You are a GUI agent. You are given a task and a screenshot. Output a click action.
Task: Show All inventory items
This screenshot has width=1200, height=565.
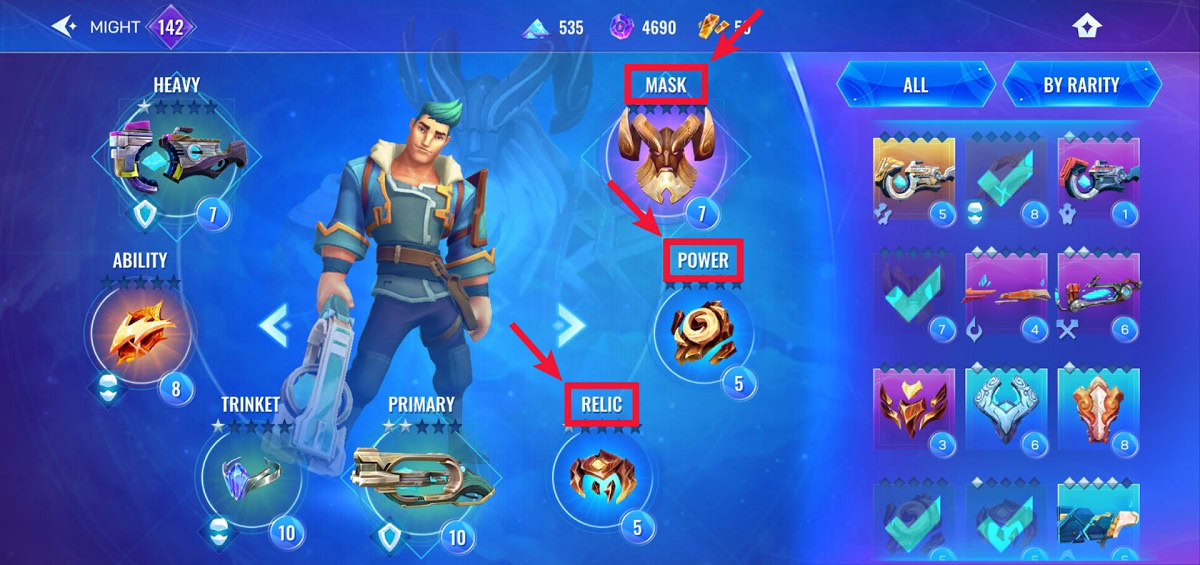click(x=915, y=85)
